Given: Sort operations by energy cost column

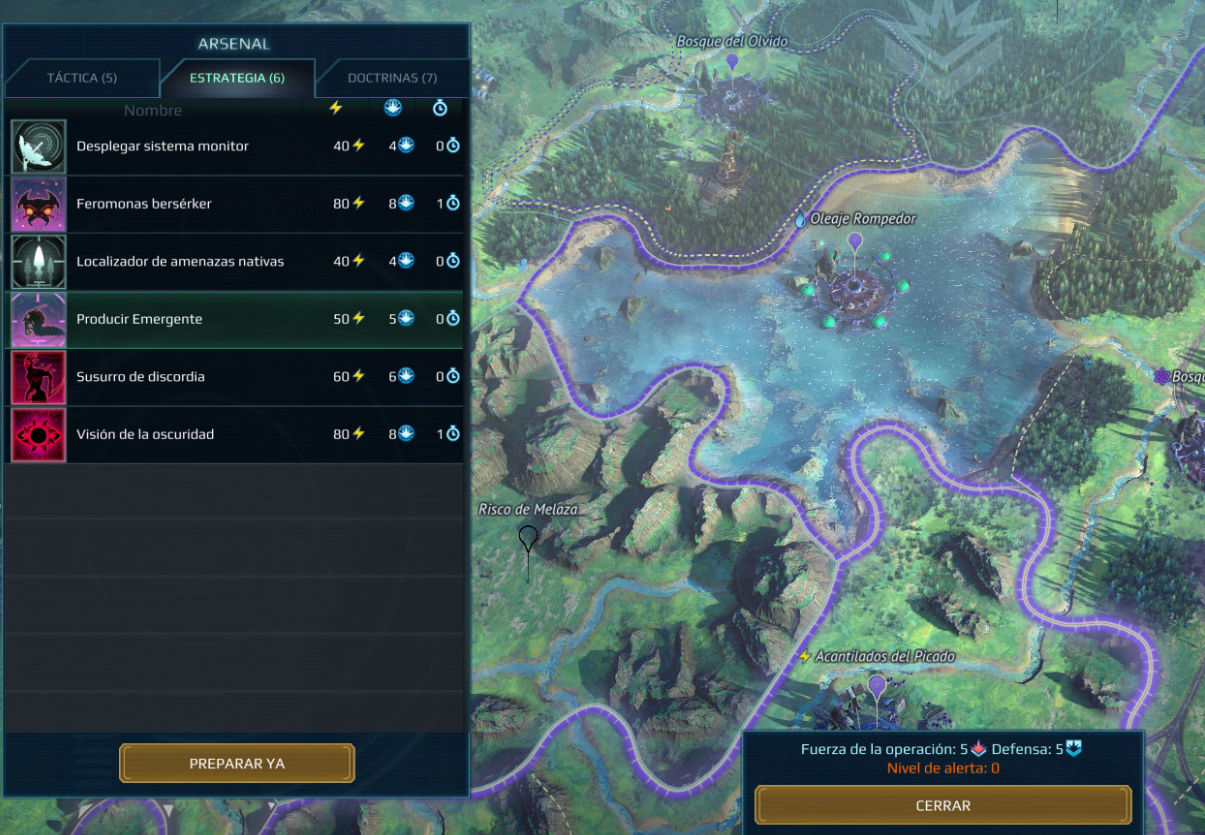Looking at the screenshot, I should [336, 108].
